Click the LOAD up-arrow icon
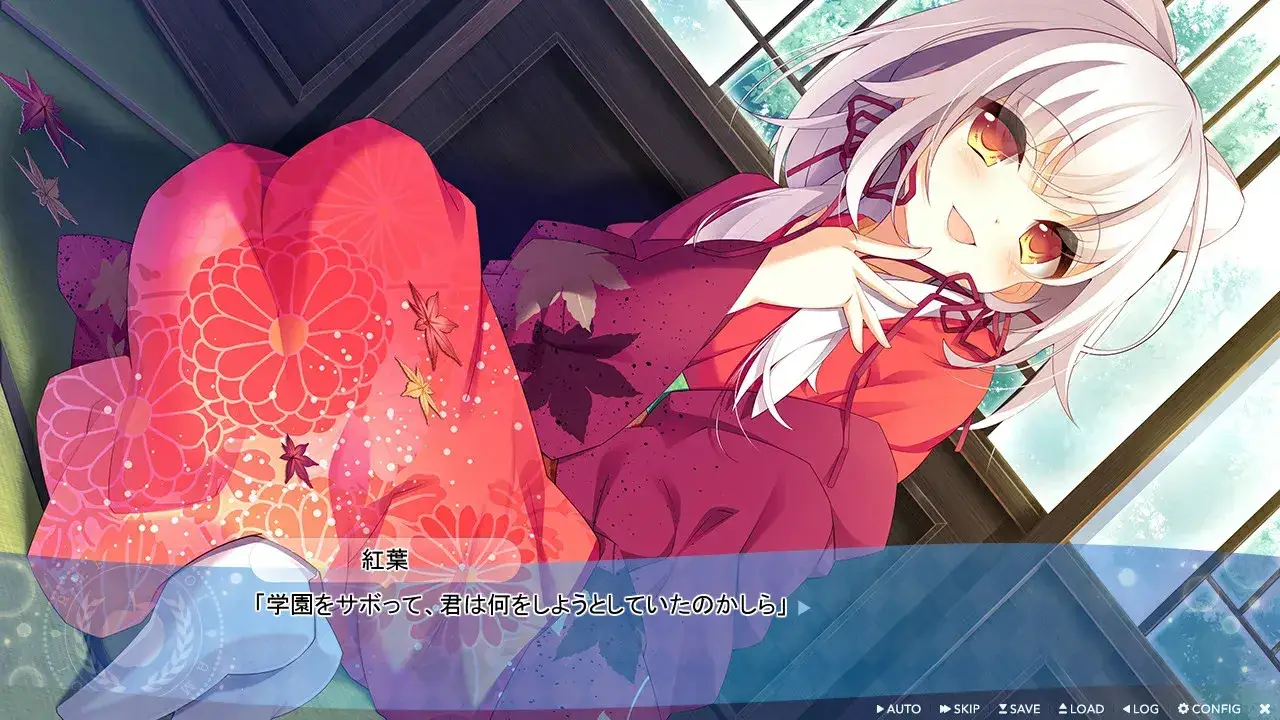 click(1062, 709)
